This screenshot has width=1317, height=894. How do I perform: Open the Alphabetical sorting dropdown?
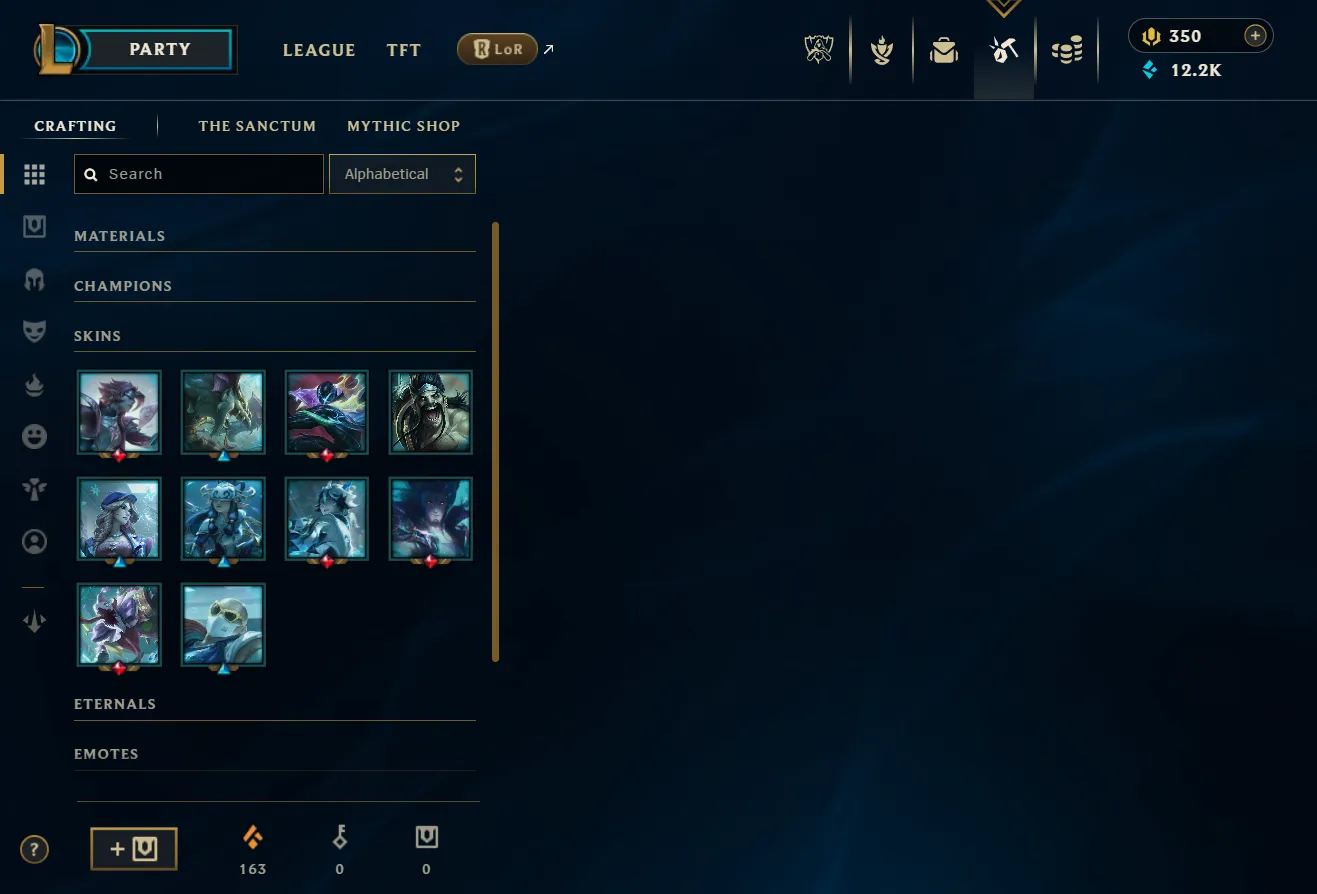[x=402, y=173]
